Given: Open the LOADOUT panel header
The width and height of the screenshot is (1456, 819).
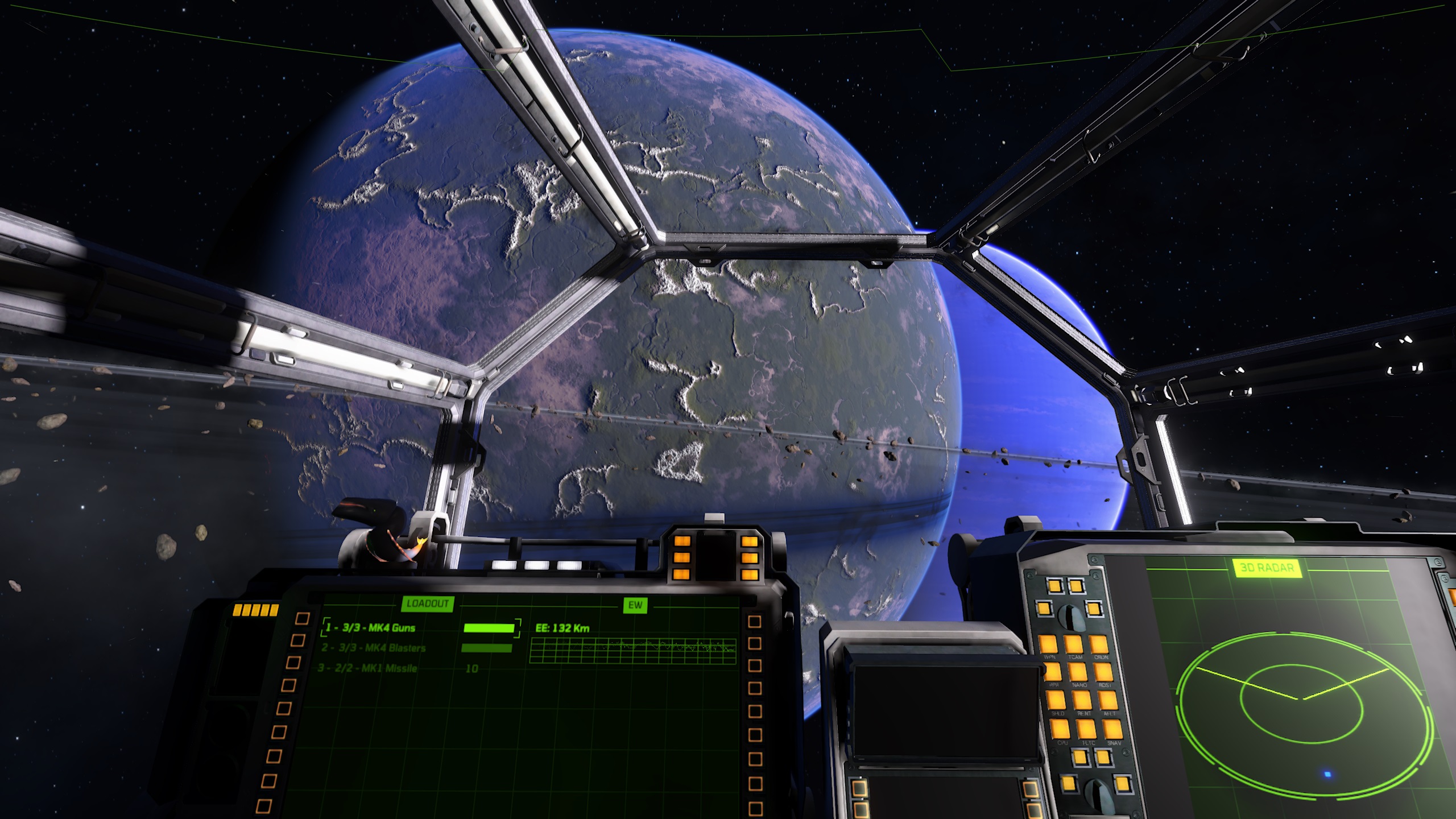Looking at the screenshot, I should 427,603.
